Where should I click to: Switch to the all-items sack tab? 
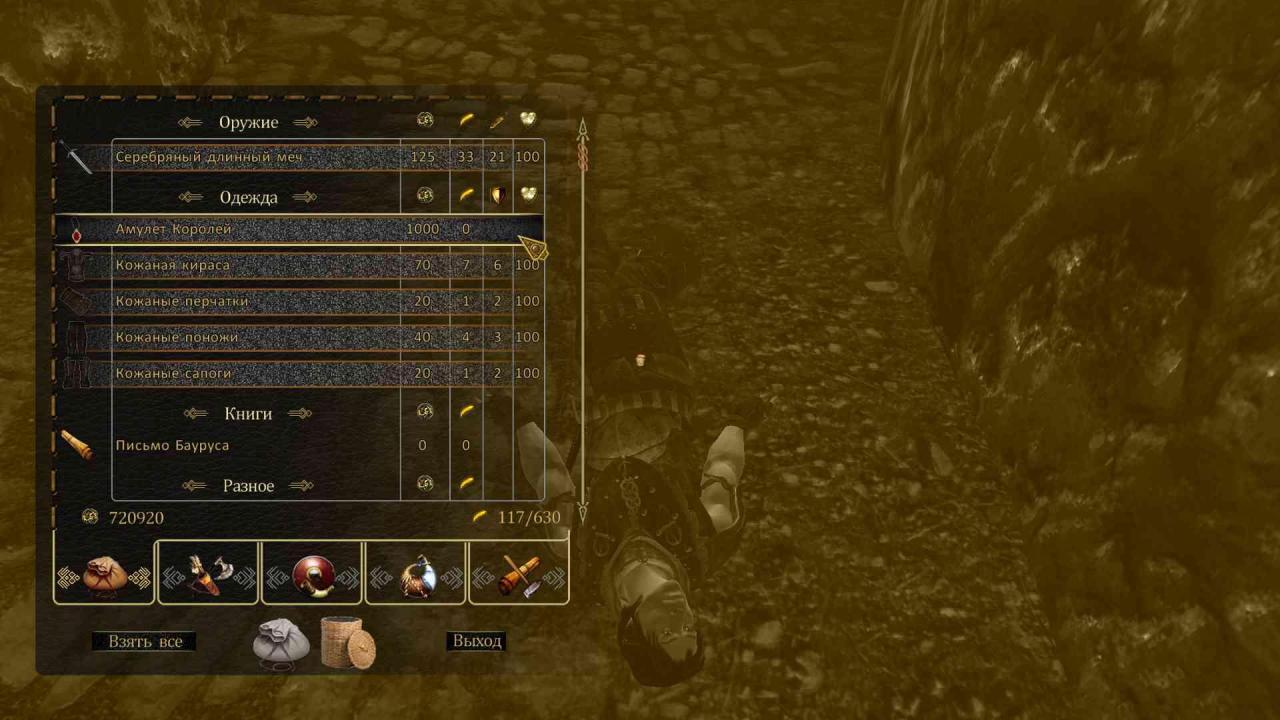[x=104, y=573]
